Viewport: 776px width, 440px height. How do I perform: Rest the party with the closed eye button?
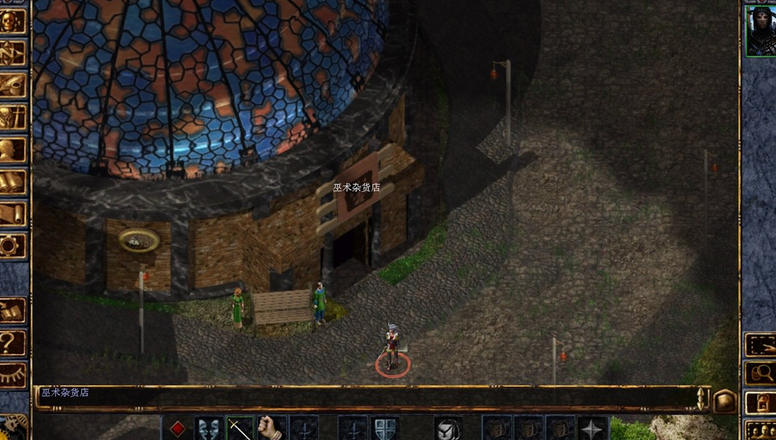13,375
